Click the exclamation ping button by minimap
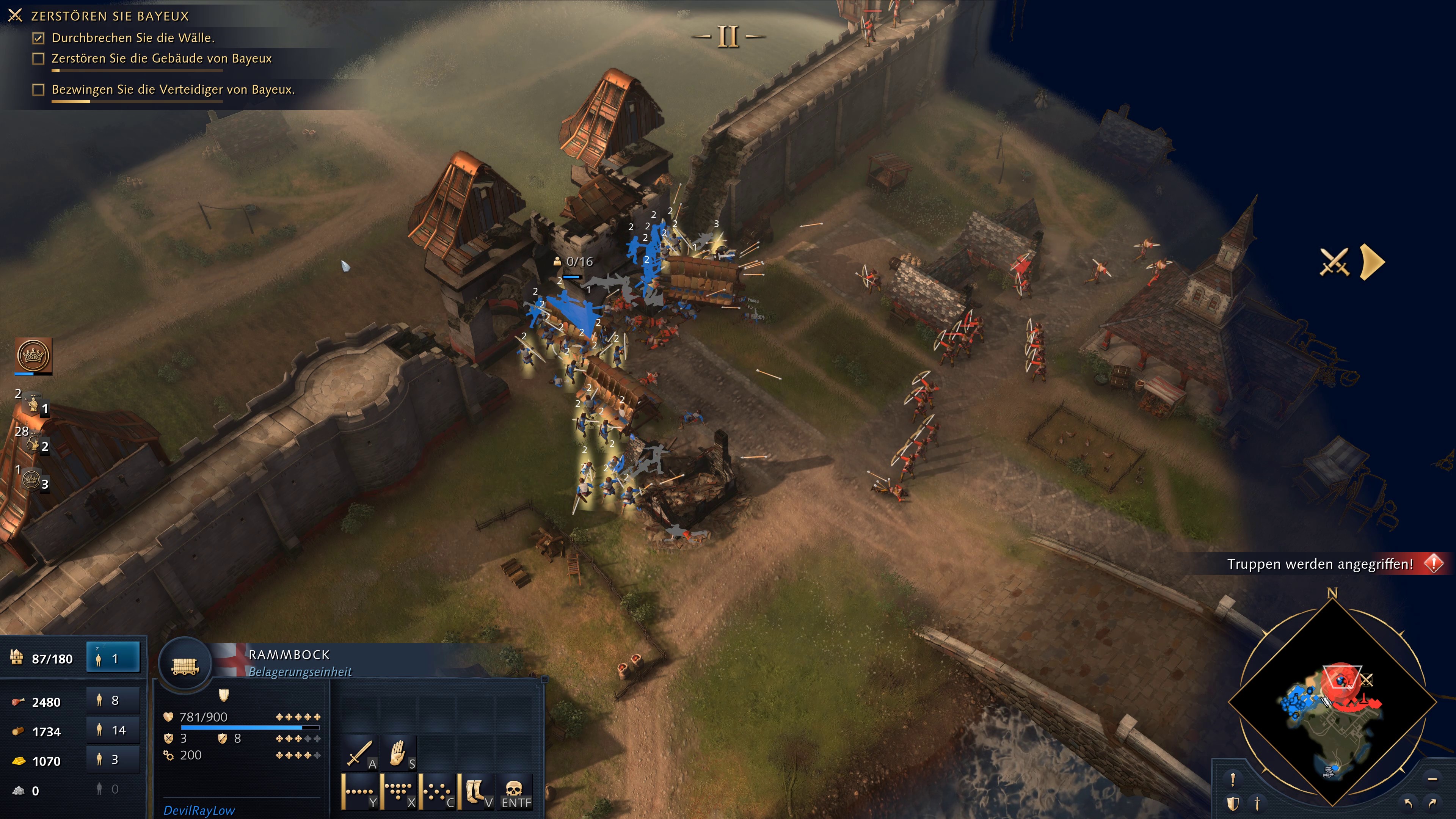 pyautogui.click(x=1233, y=780)
